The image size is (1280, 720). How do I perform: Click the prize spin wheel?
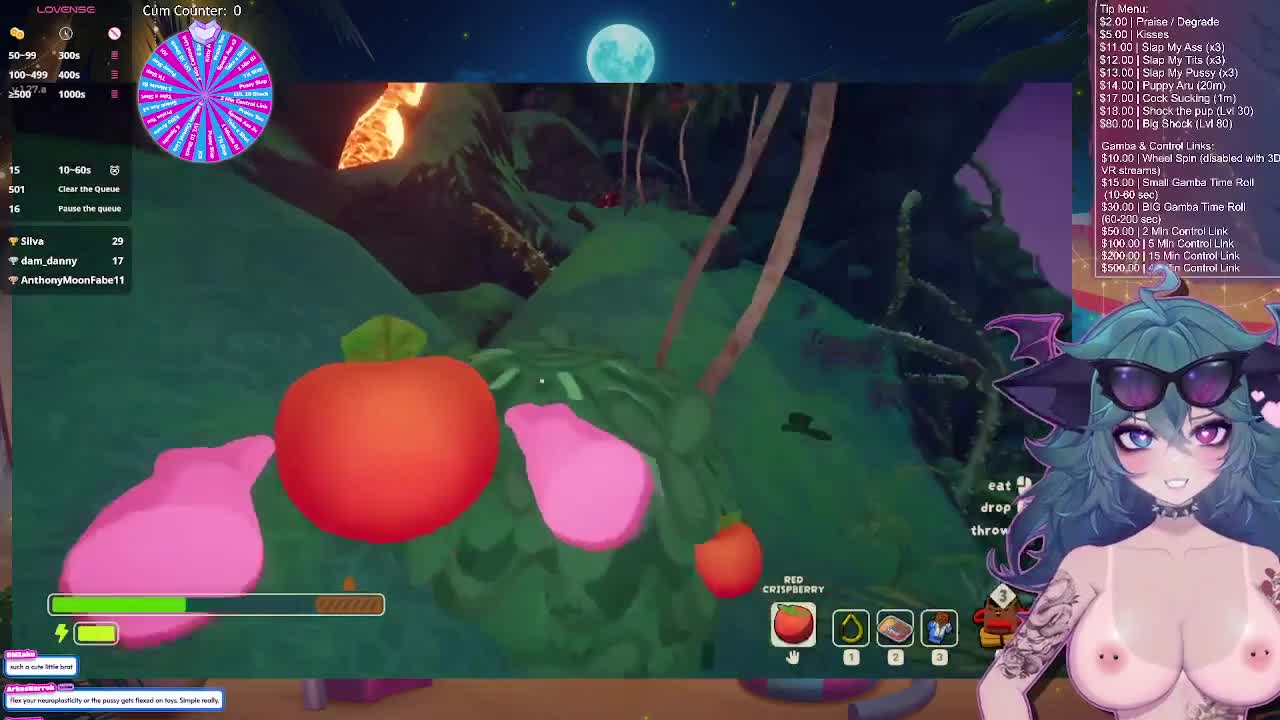click(x=205, y=95)
